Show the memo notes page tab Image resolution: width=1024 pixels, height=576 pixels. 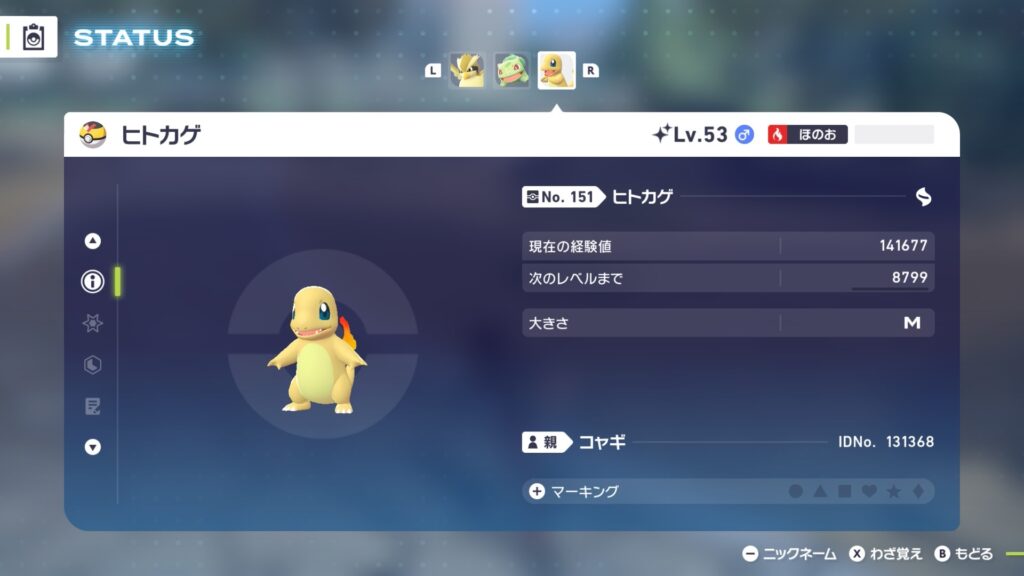(x=93, y=406)
